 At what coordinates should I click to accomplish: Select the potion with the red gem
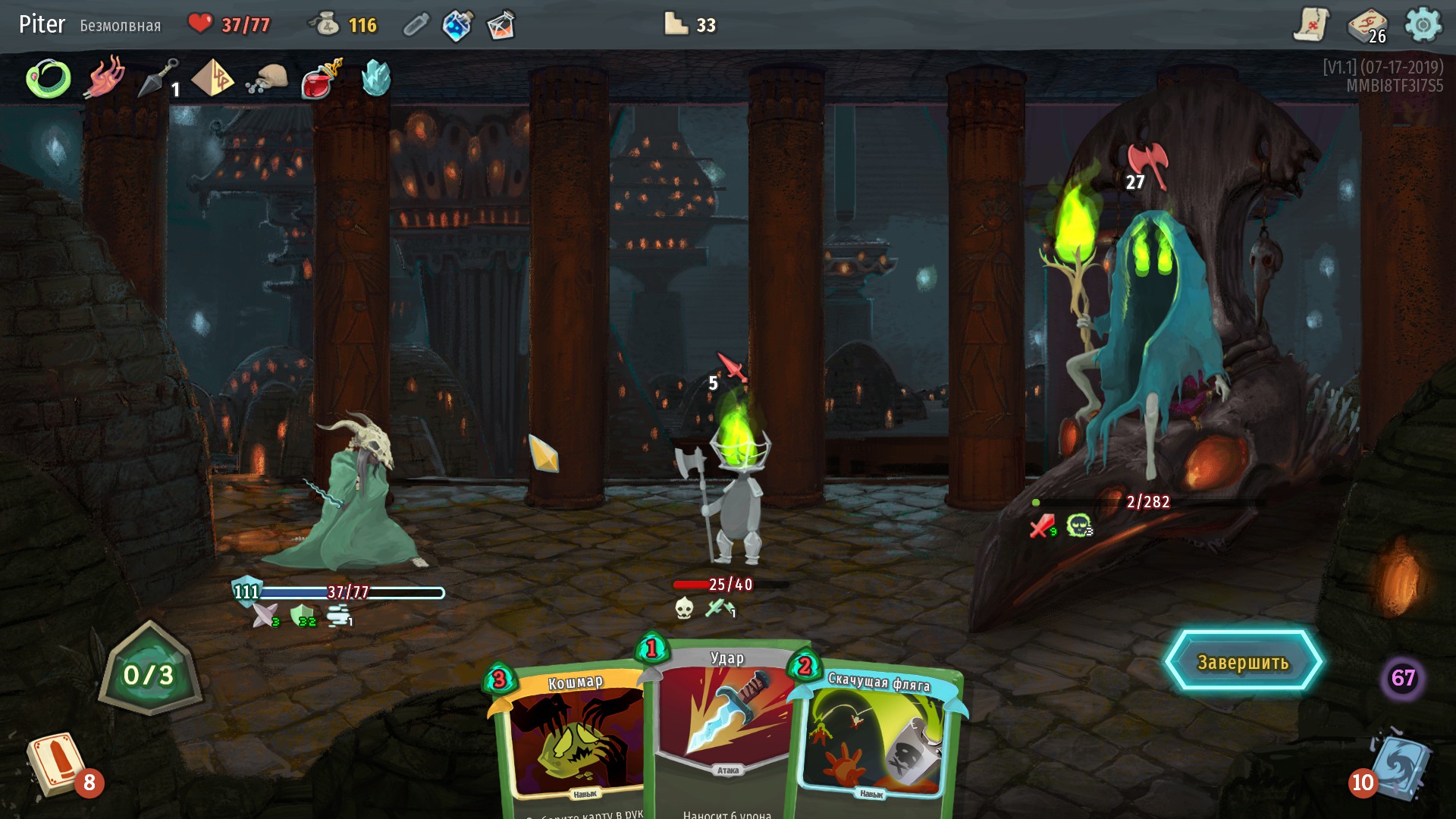coord(500,25)
